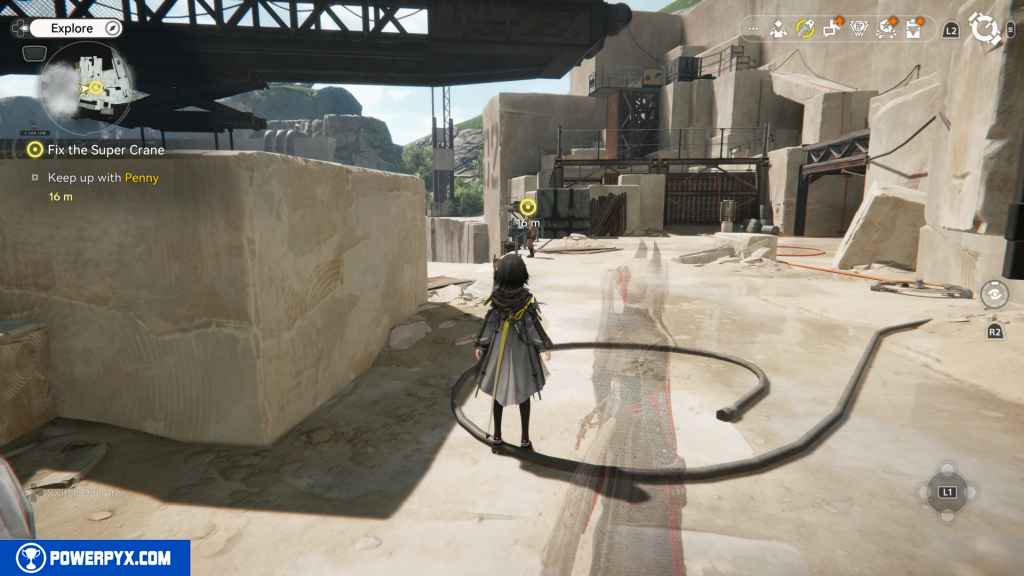Expand the three-dot more options icon
Screen dimensions: 1024x576
[753, 30]
